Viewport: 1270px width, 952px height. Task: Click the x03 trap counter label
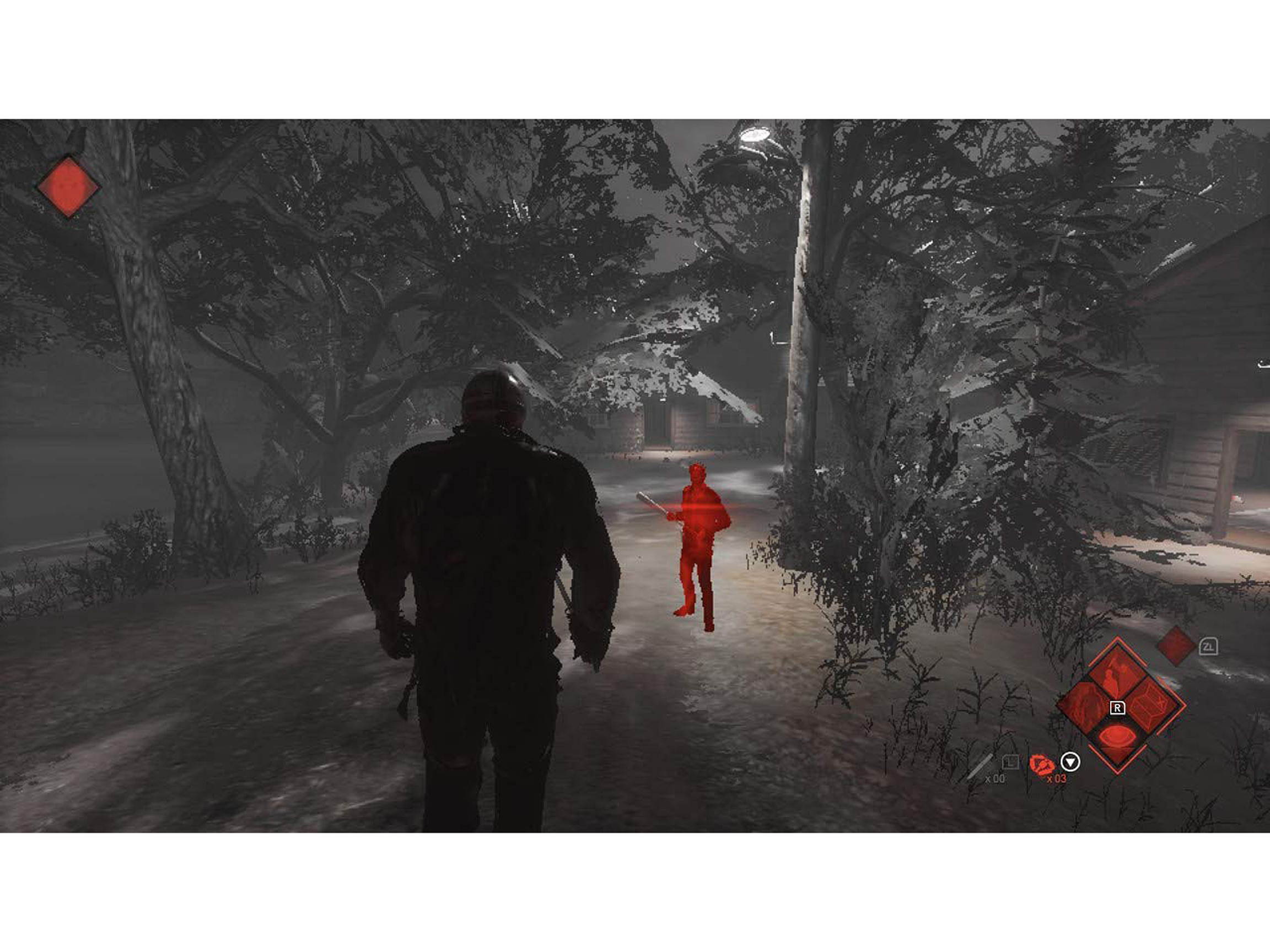(x=1057, y=778)
